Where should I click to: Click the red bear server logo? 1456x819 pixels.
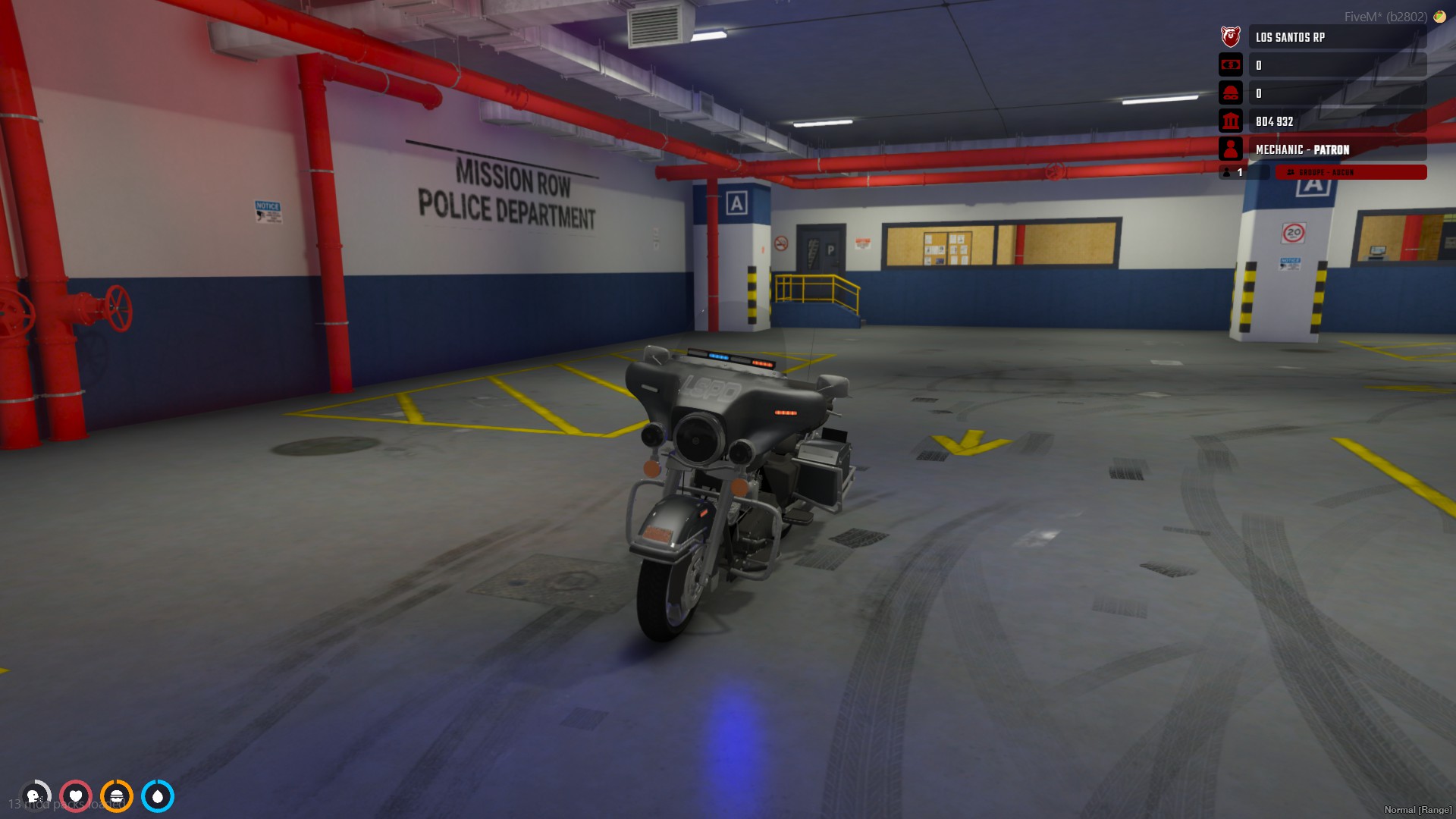coord(1230,36)
